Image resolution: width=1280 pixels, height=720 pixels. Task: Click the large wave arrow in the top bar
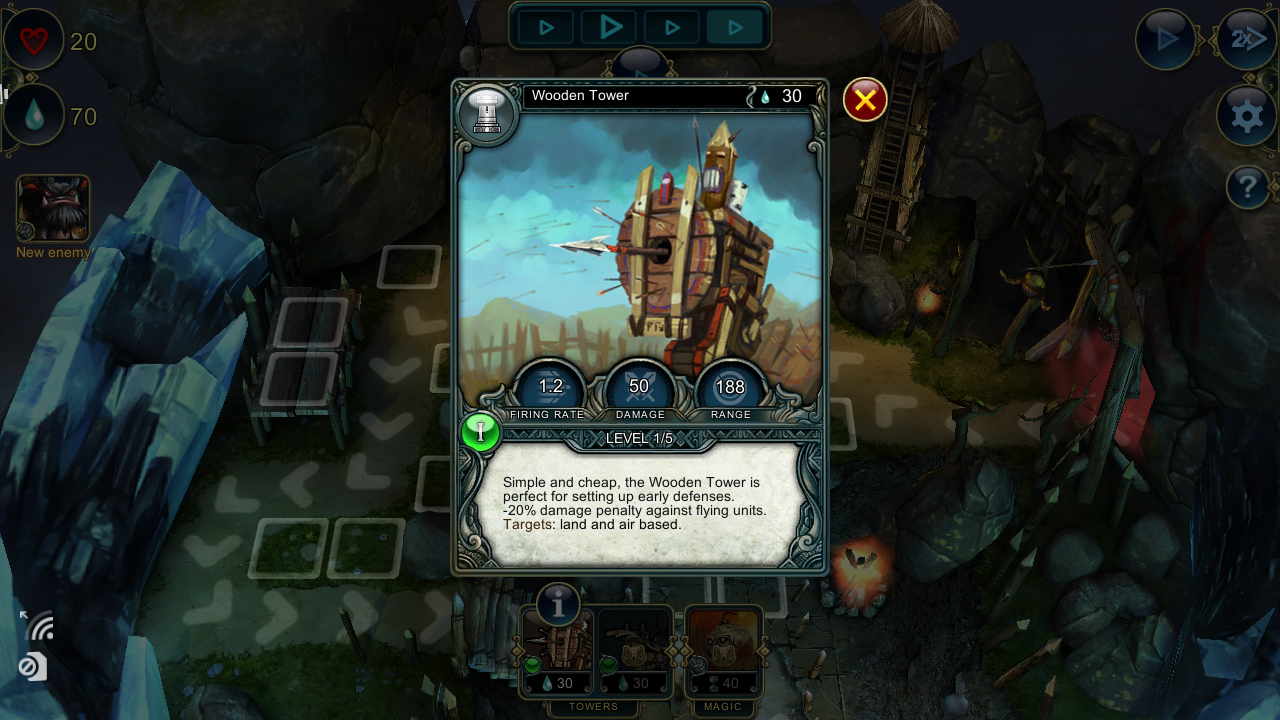pos(610,28)
